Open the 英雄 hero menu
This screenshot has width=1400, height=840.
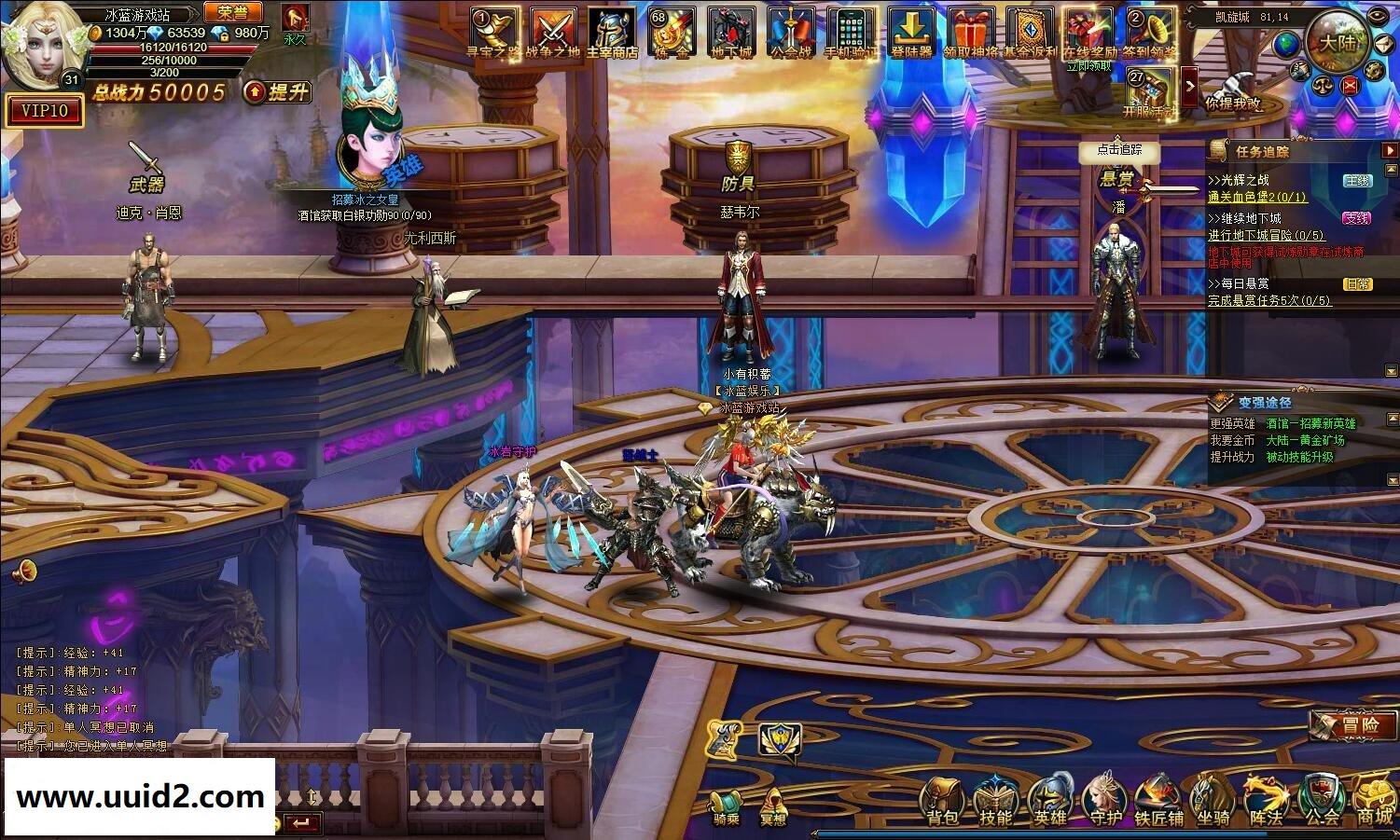tap(1050, 802)
